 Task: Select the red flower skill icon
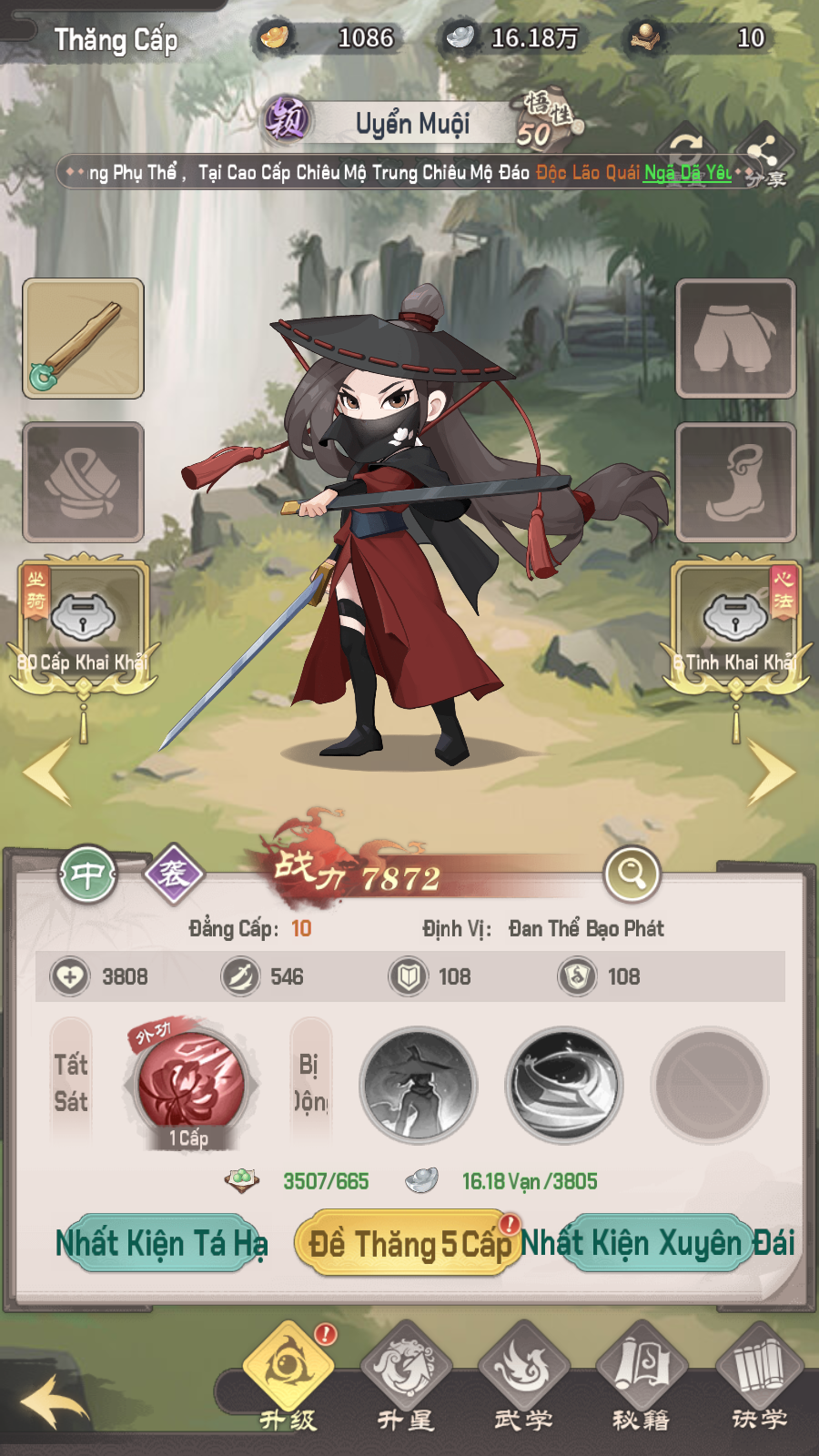[x=190, y=1085]
